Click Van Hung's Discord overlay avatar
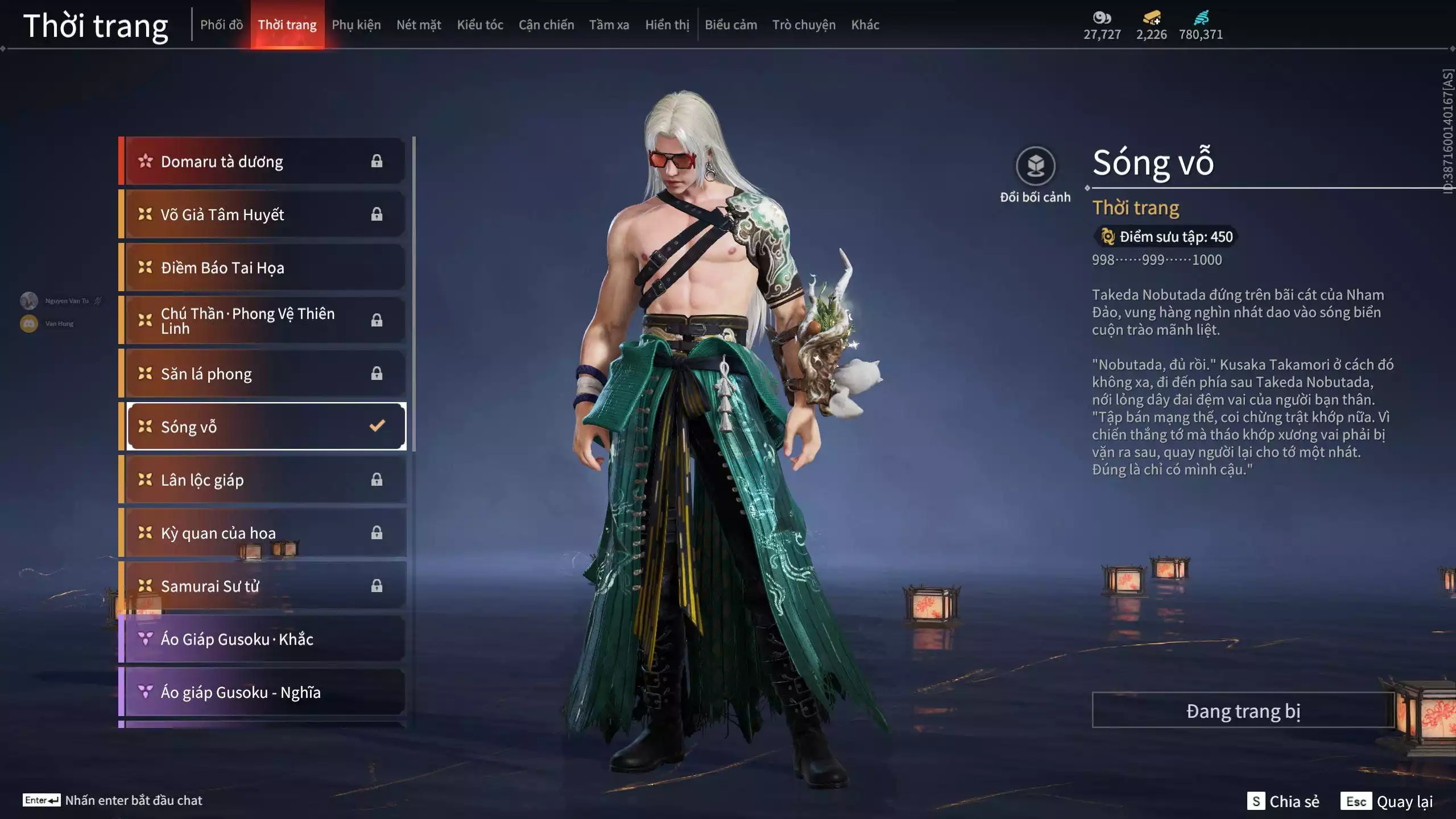1456x819 pixels. tap(28, 324)
